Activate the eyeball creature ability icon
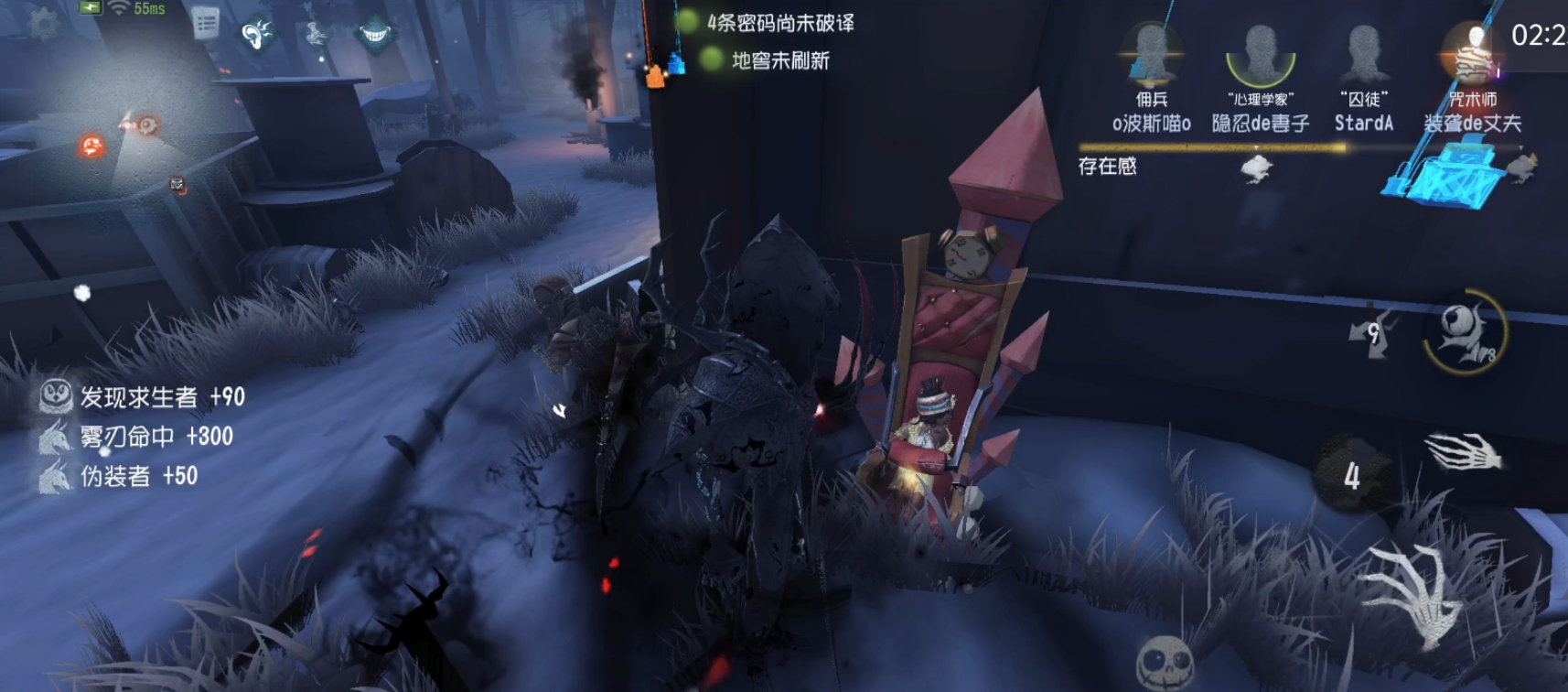This screenshot has width=1568, height=692. click(x=1464, y=331)
